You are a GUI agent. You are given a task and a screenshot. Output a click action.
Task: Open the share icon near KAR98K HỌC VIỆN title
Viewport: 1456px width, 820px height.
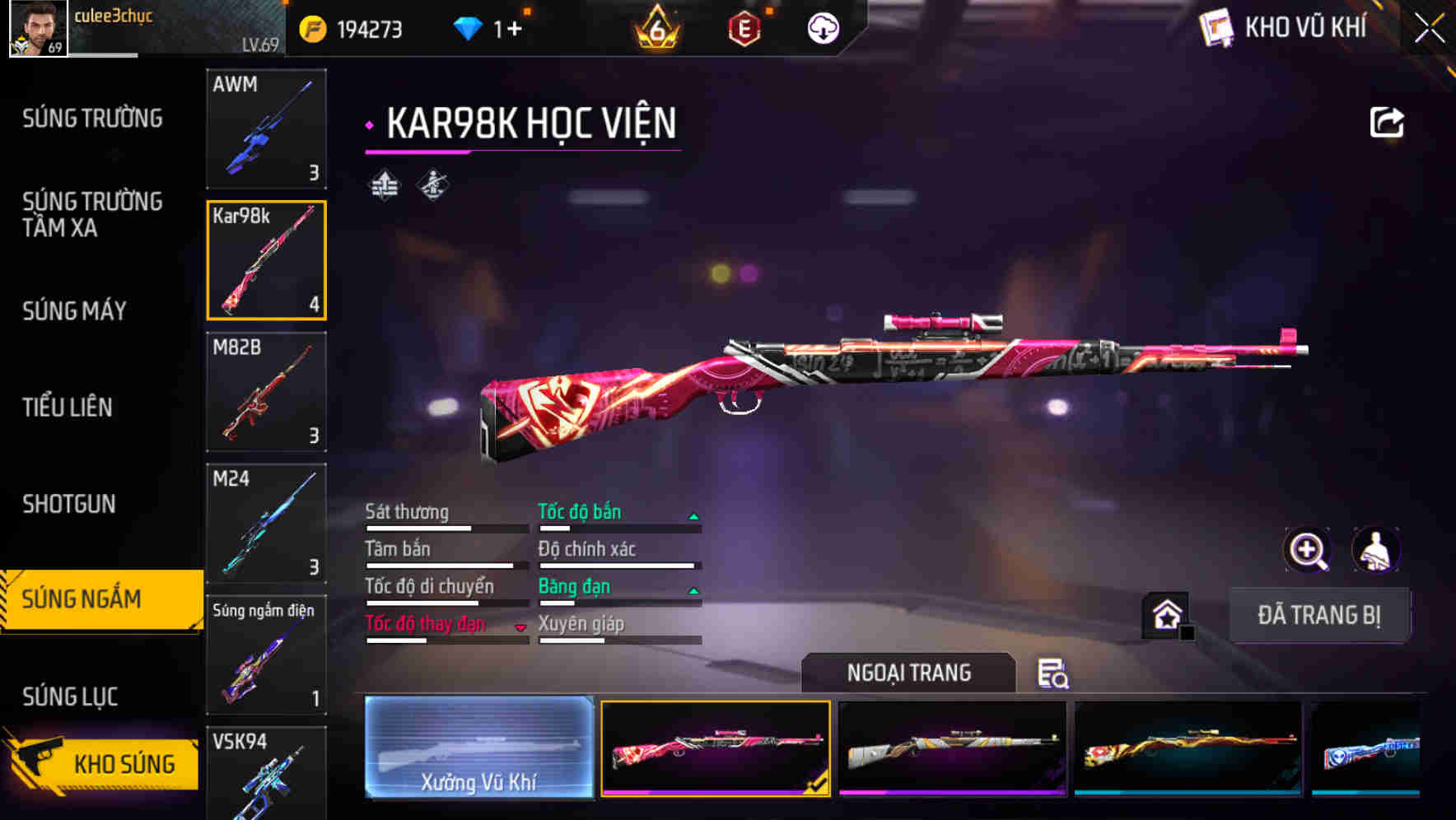pos(1386,121)
